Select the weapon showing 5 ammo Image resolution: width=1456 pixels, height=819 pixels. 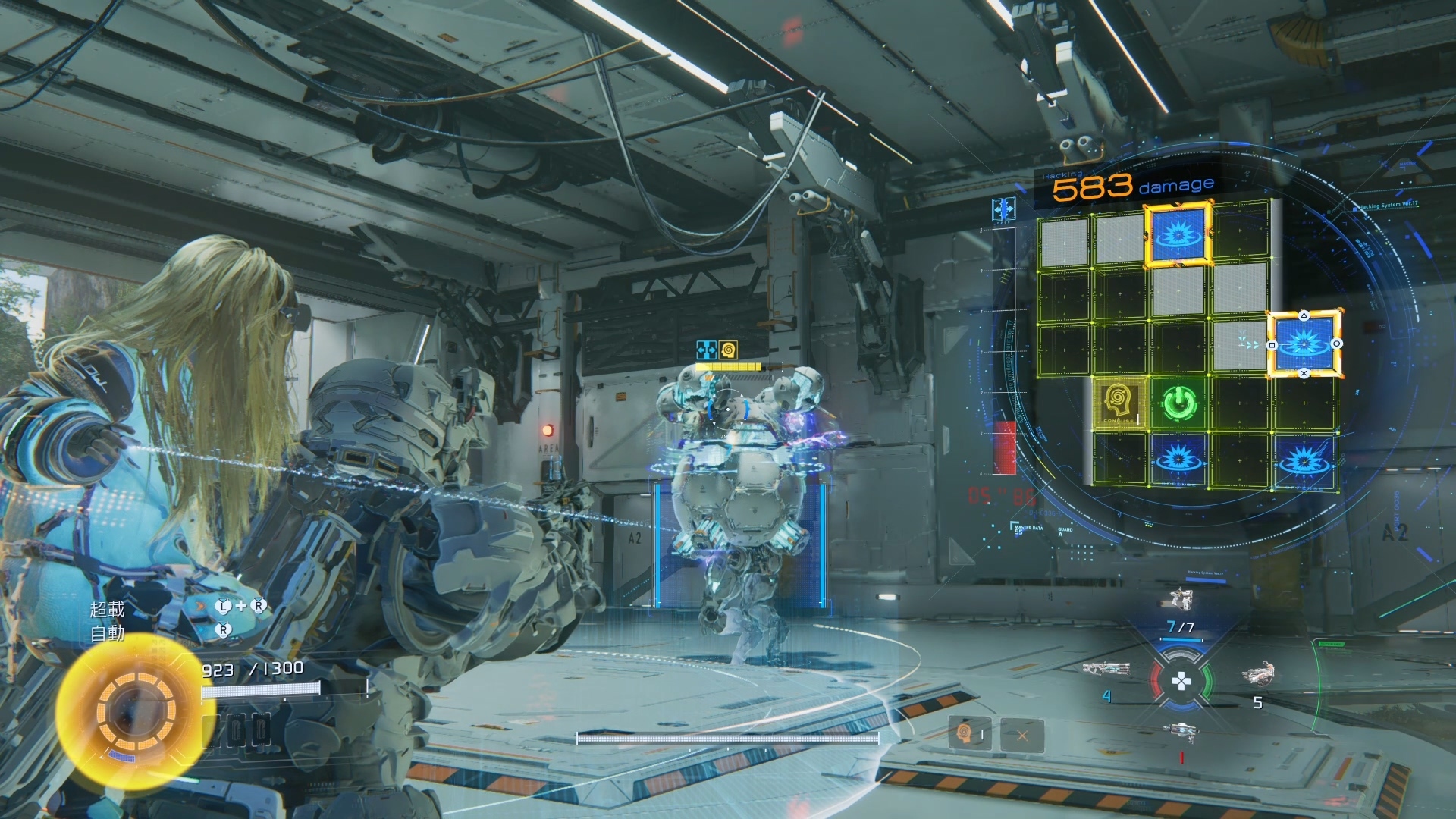coord(1258,673)
